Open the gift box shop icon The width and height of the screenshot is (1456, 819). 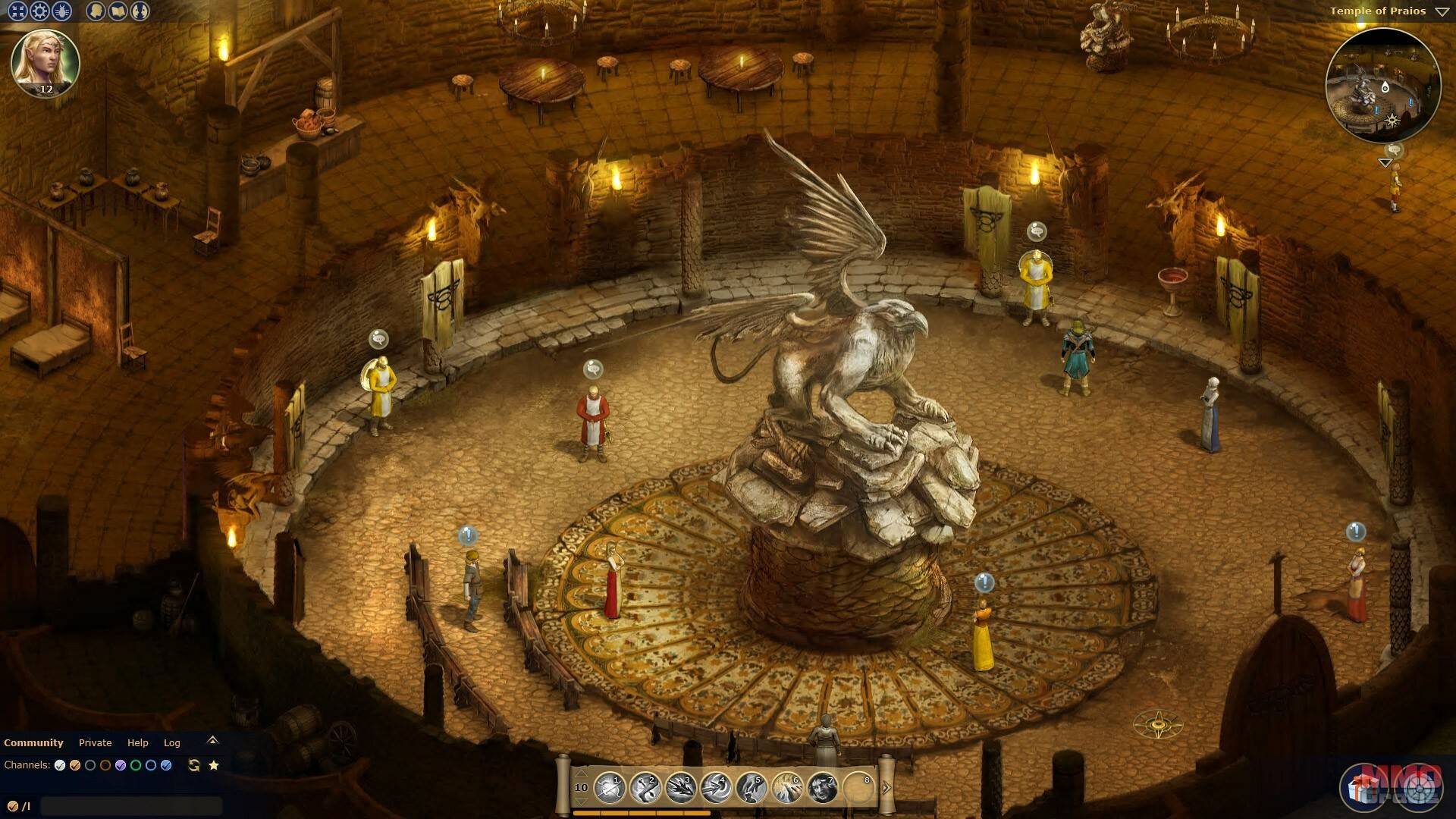click(x=1363, y=789)
